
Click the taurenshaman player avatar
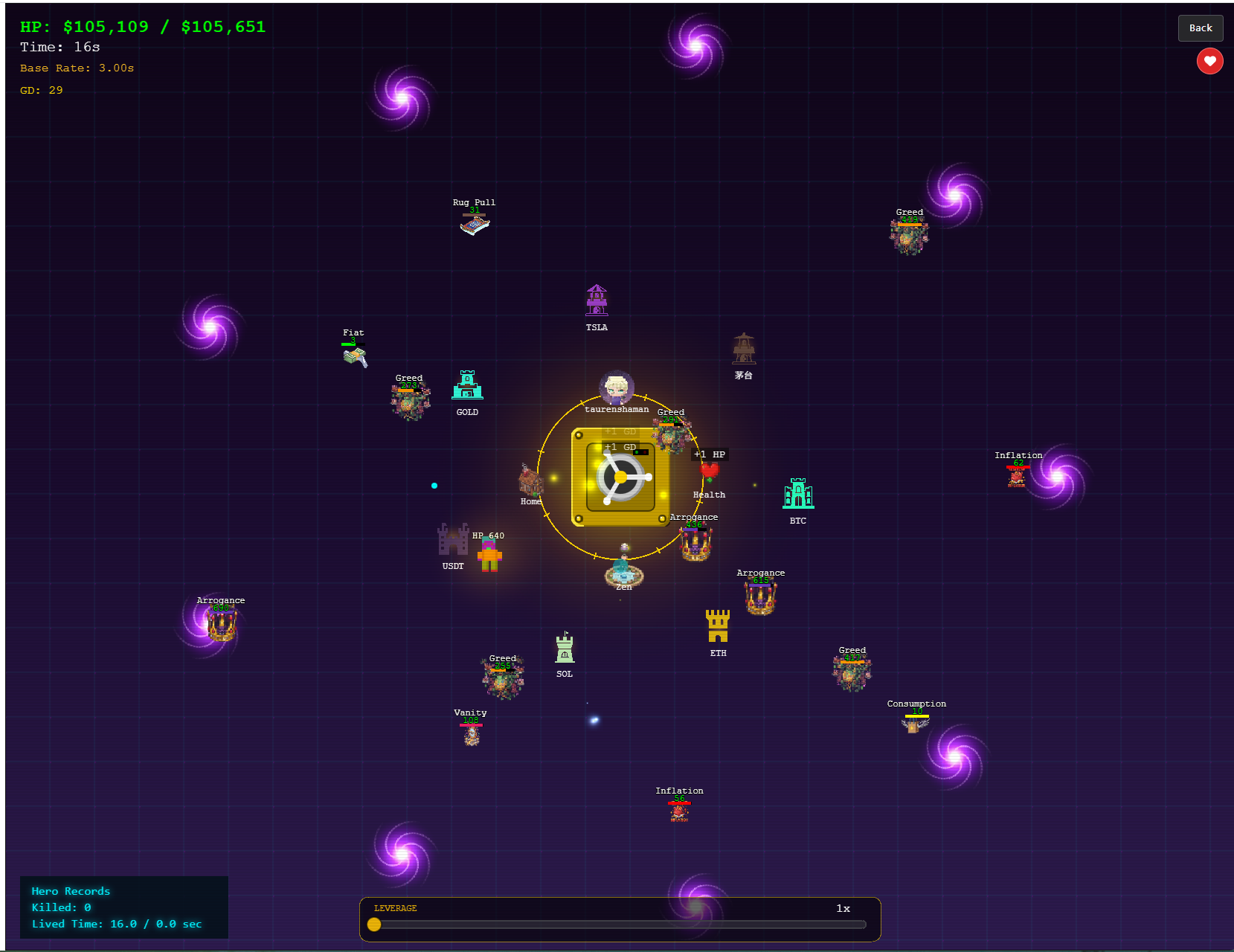[617, 387]
